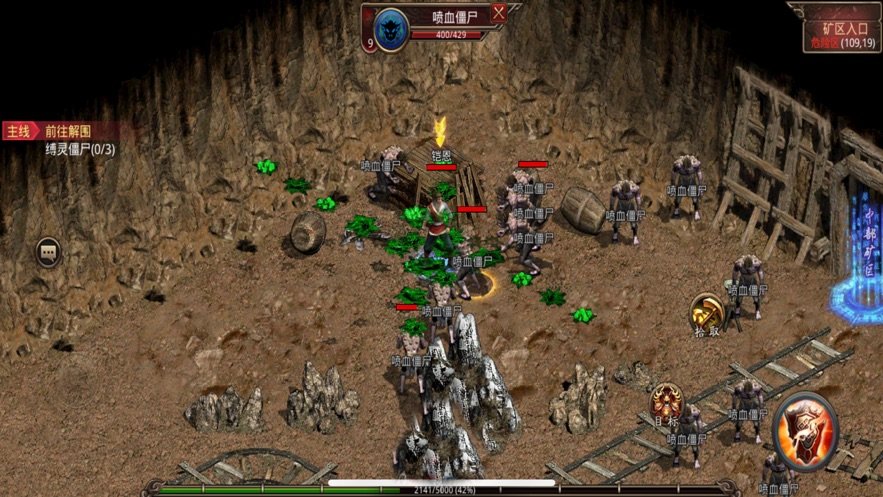883x497 pixels.
Task: Close the 喷血僵尸 target frame
Action: coord(498,14)
